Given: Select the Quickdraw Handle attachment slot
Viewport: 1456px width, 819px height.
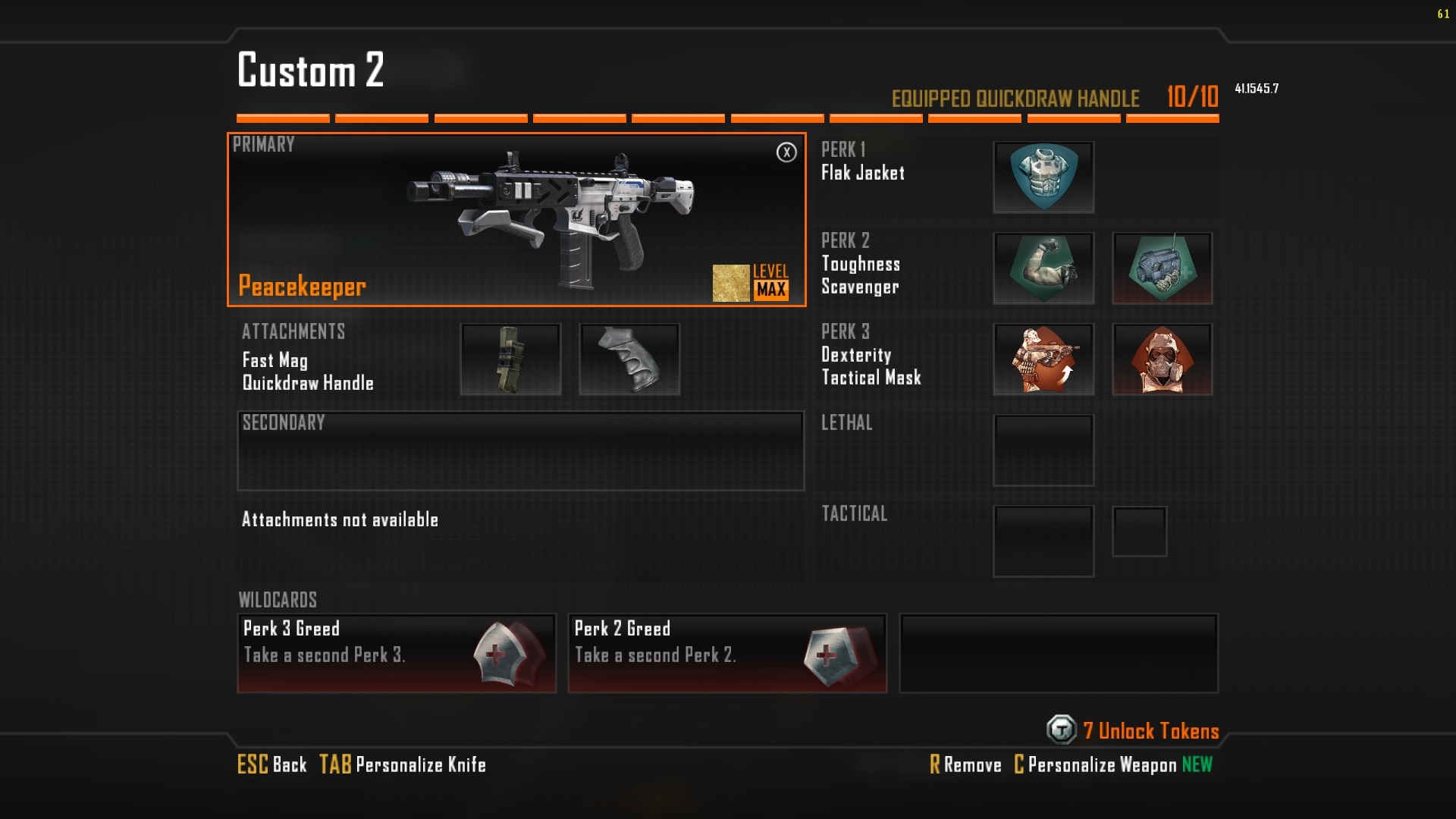Looking at the screenshot, I should coord(629,359).
